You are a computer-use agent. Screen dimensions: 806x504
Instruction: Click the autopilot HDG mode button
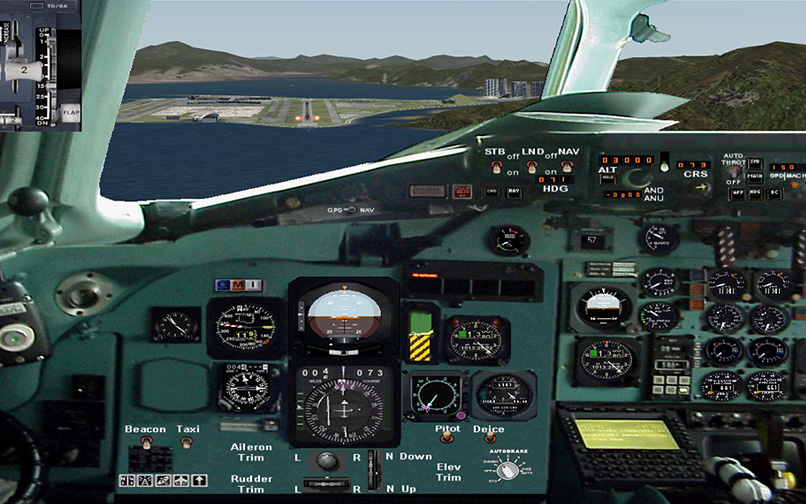click(756, 192)
